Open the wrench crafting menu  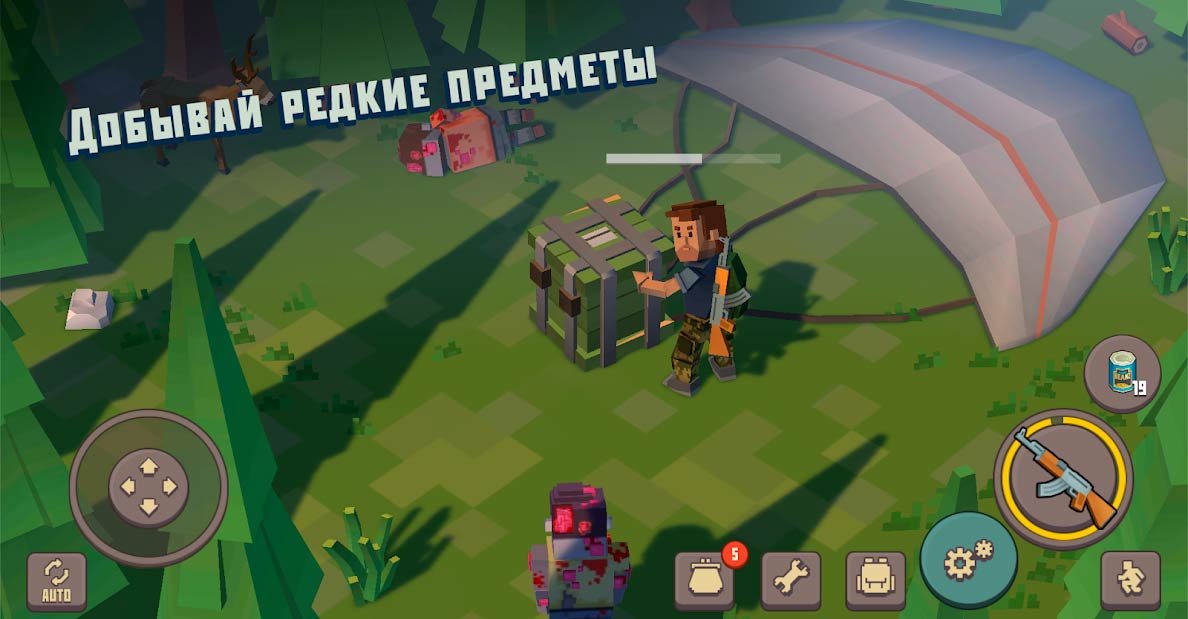790,579
